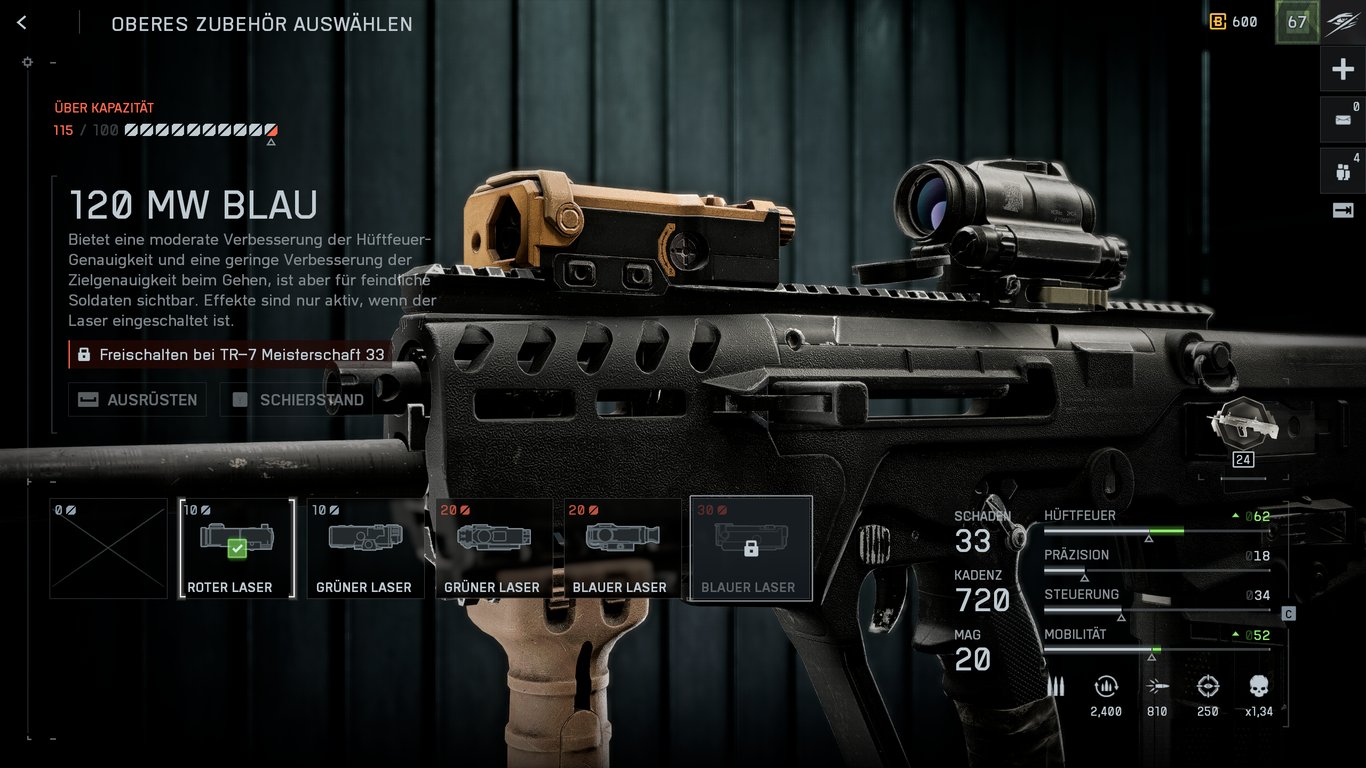Select the empty crossed-out attachment slot
The height and width of the screenshot is (768, 1366).
coord(107,548)
